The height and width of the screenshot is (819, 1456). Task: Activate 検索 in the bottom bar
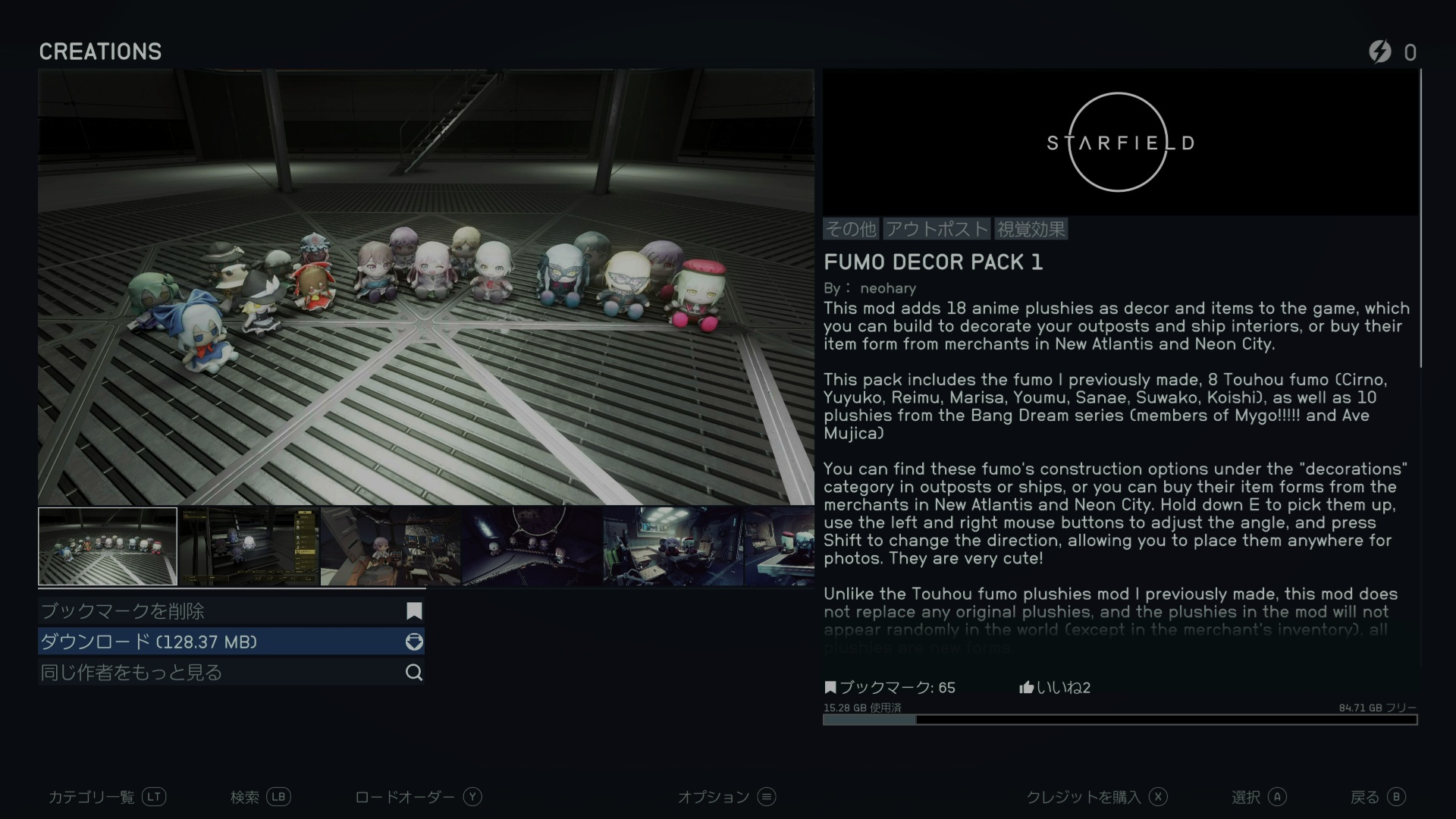pyautogui.click(x=260, y=797)
